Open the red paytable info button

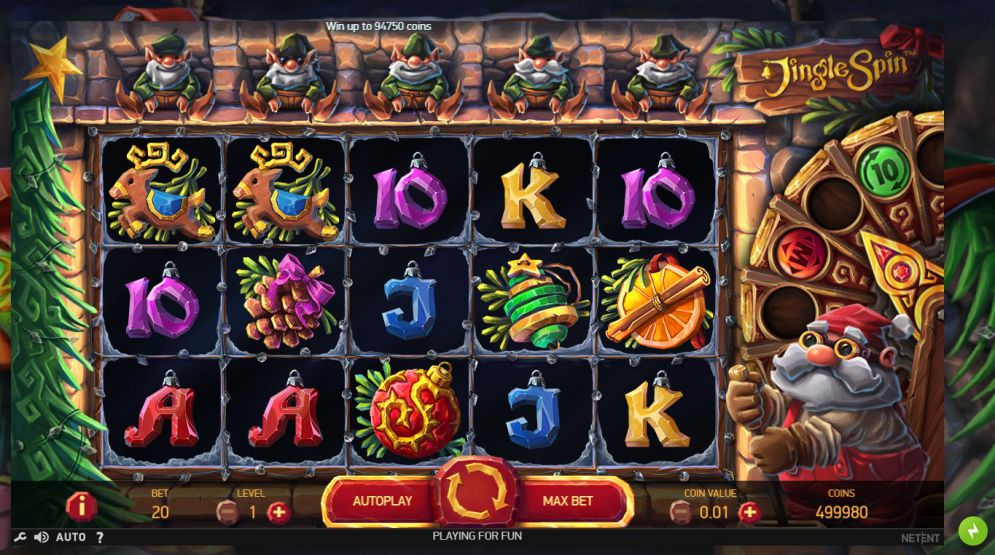click(x=81, y=506)
